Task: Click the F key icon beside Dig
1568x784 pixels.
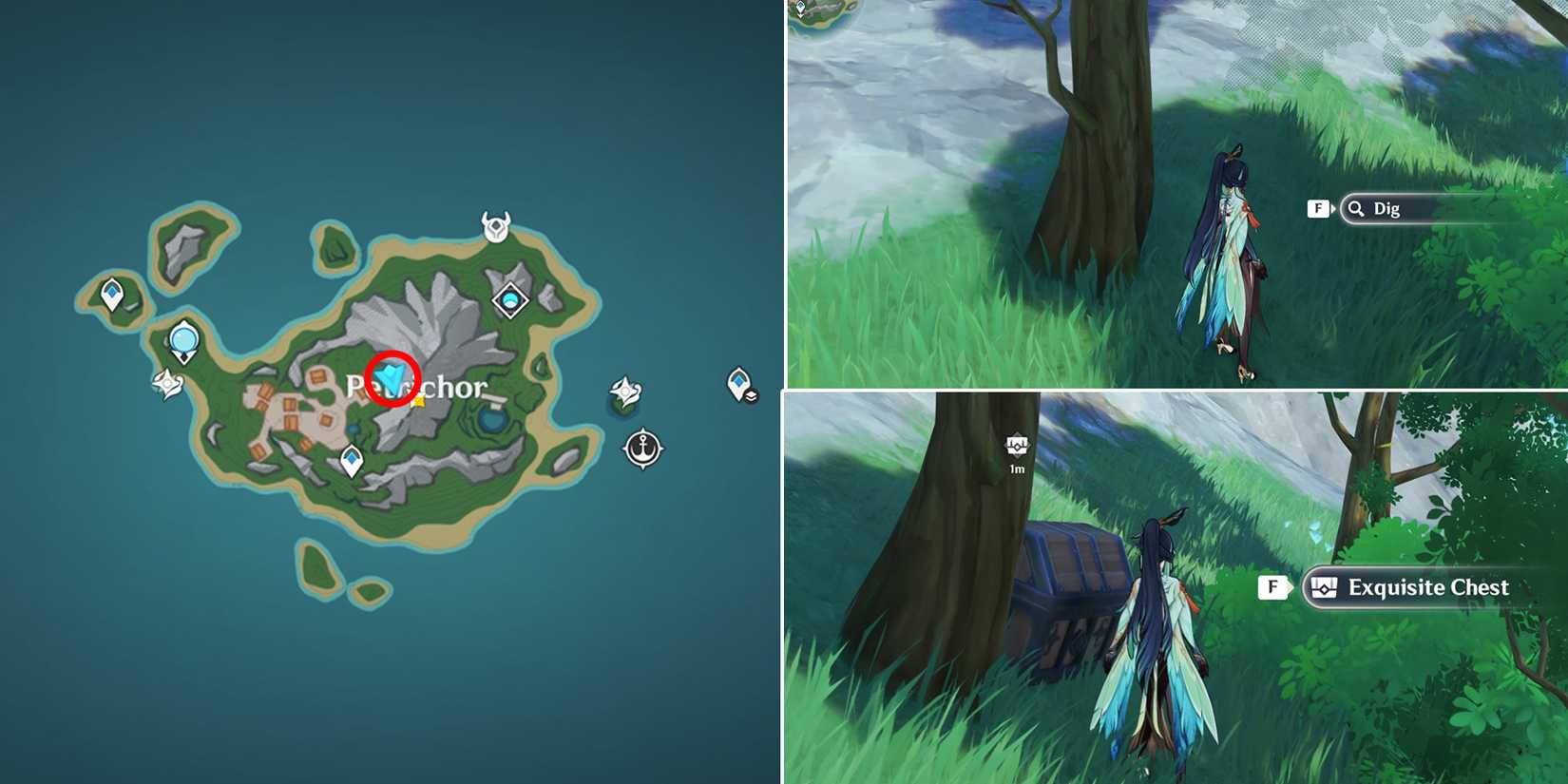Action: [x=1318, y=208]
